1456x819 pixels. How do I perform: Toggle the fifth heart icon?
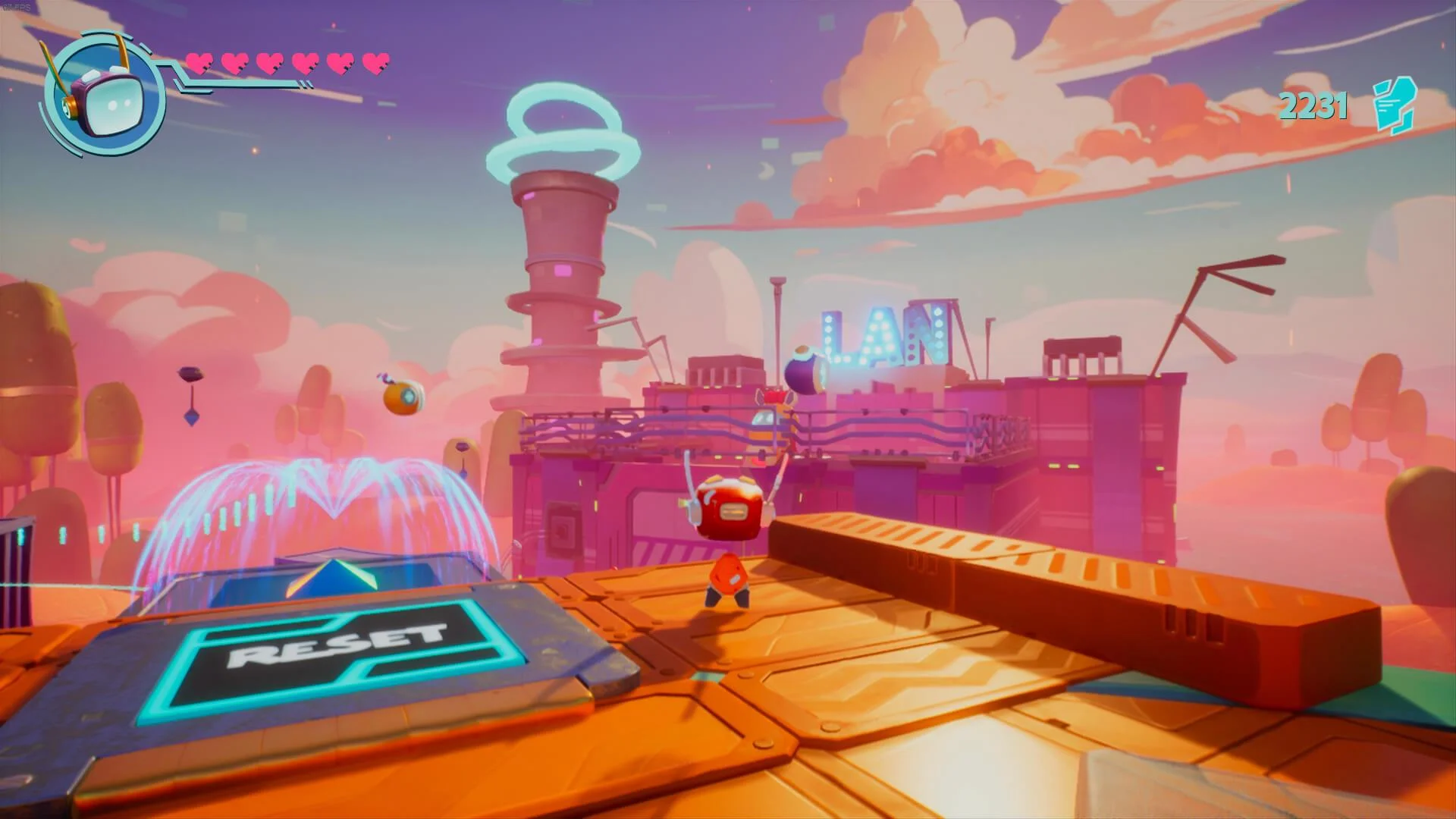(341, 63)
